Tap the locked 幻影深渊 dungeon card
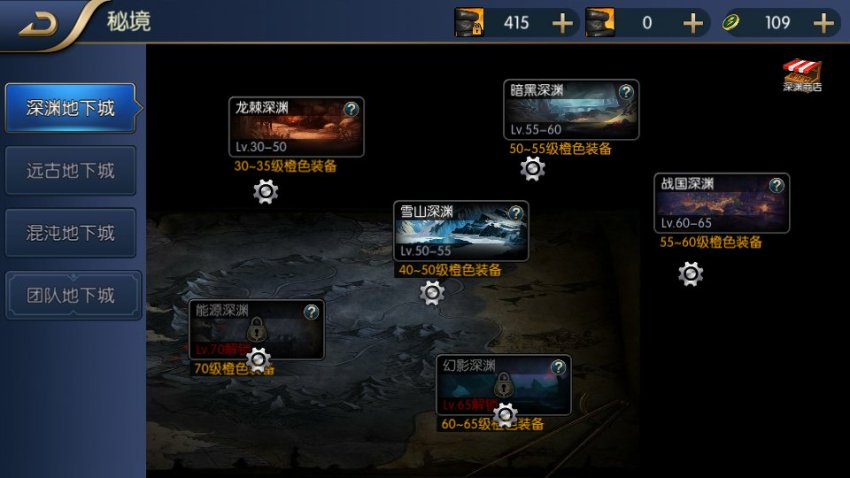Screen dimensions: 850x478 point(503,385)
